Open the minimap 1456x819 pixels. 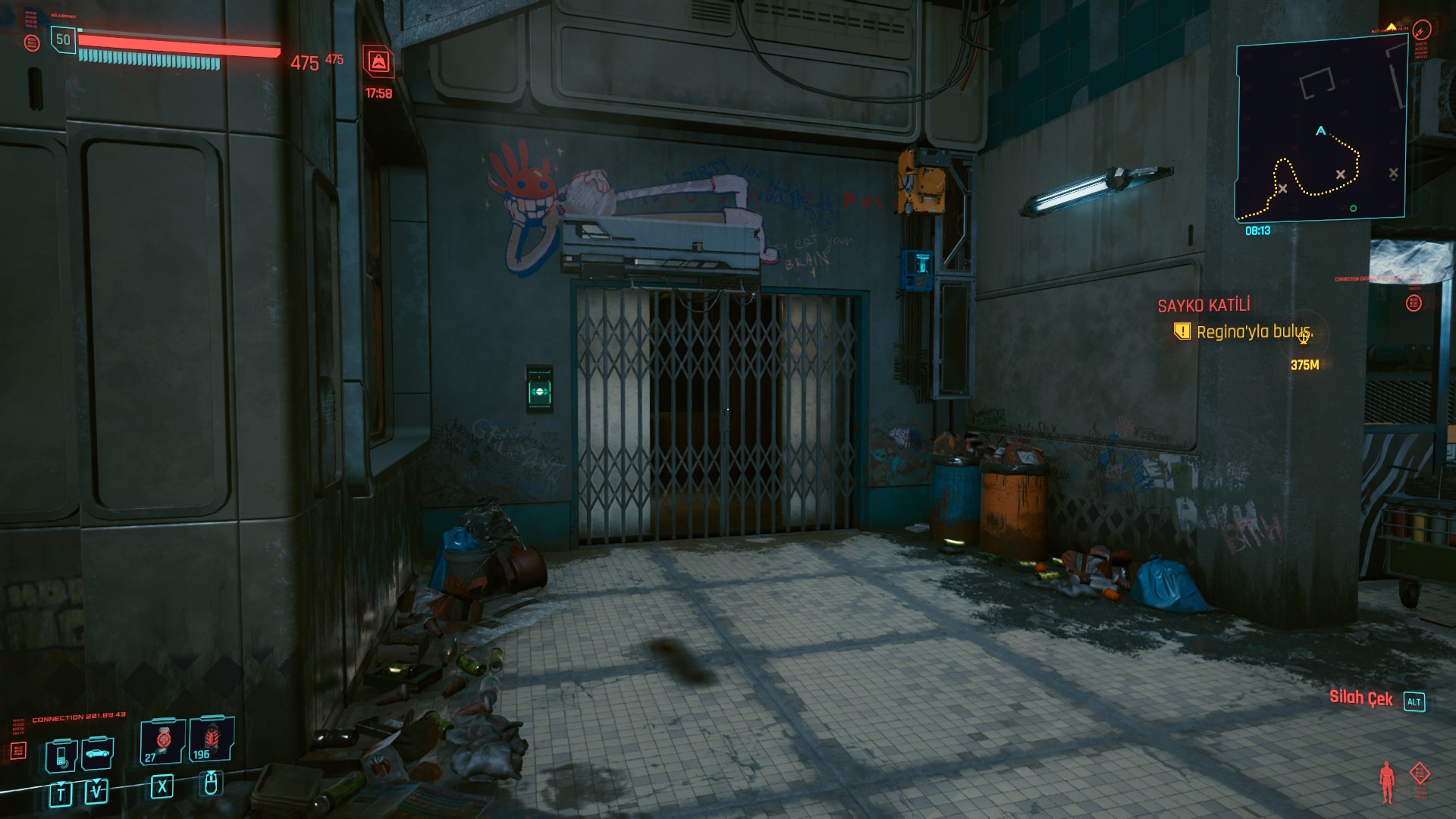click(1320, 132)
